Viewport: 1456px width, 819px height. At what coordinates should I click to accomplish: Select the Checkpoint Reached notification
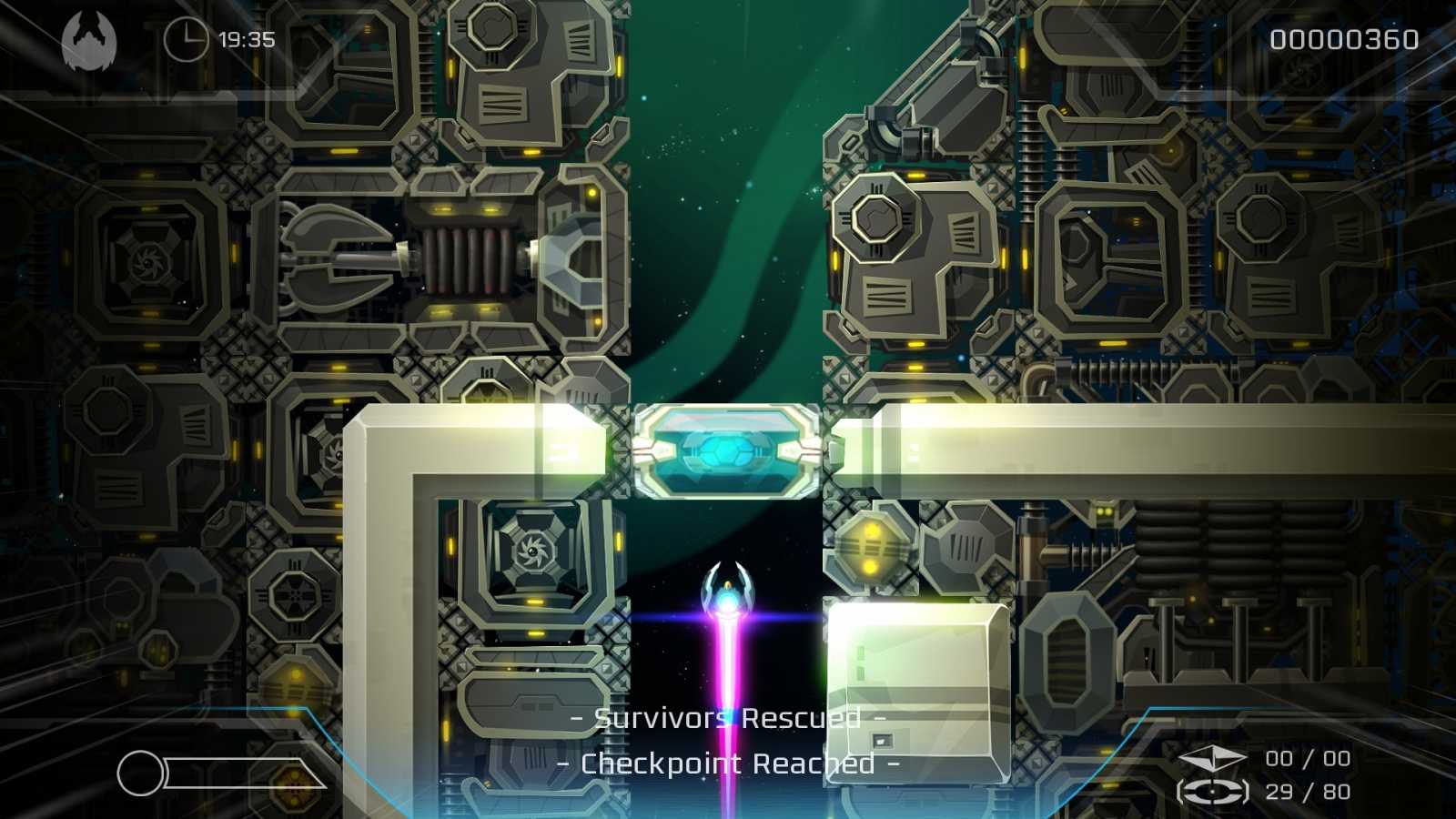[x=727, y=763]
